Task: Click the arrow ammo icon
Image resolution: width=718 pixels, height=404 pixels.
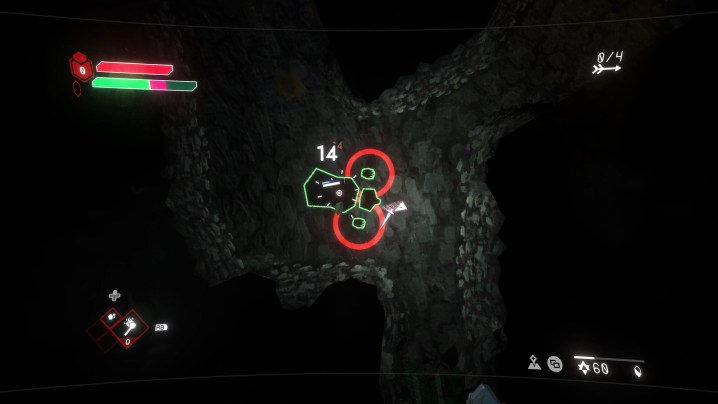Action: point(605,69)
